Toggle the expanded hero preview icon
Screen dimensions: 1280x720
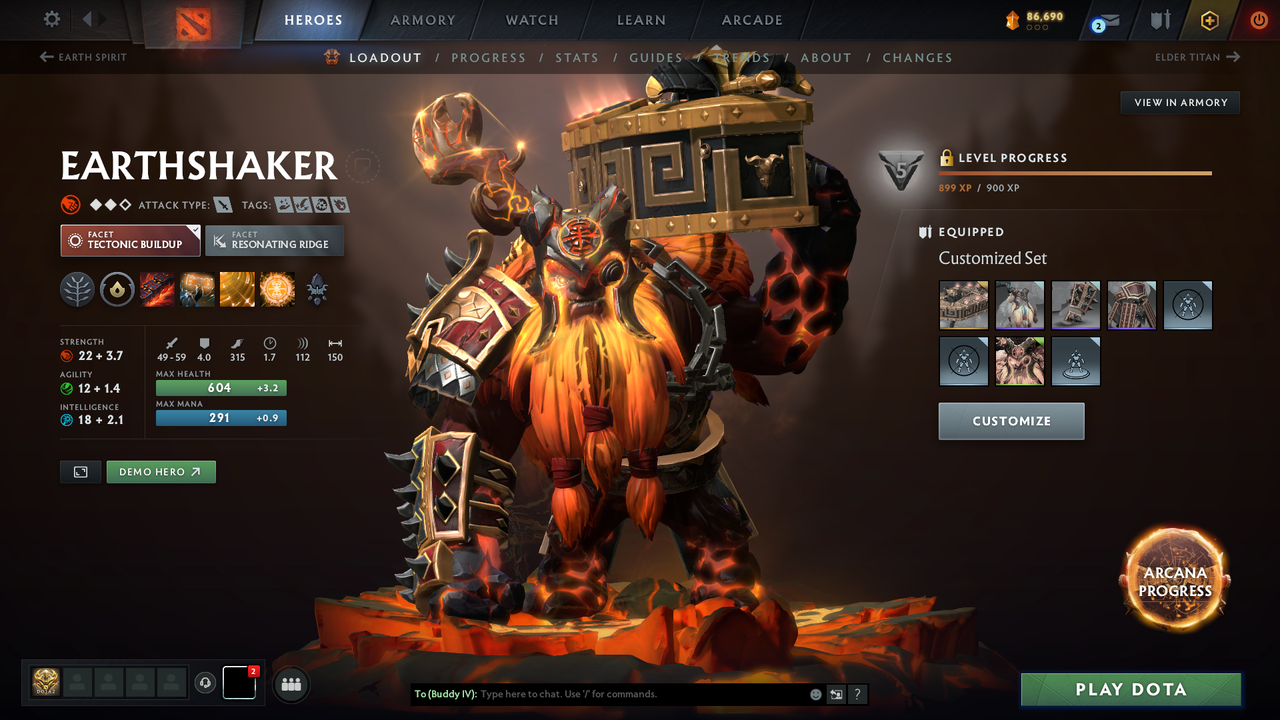(80, 471)
